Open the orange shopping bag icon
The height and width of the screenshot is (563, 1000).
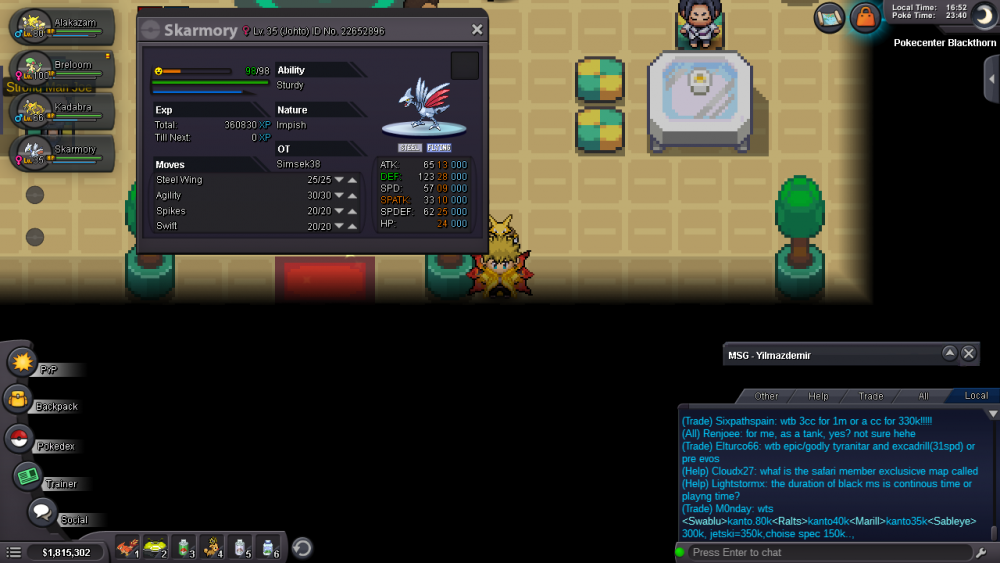coord(864,17)
